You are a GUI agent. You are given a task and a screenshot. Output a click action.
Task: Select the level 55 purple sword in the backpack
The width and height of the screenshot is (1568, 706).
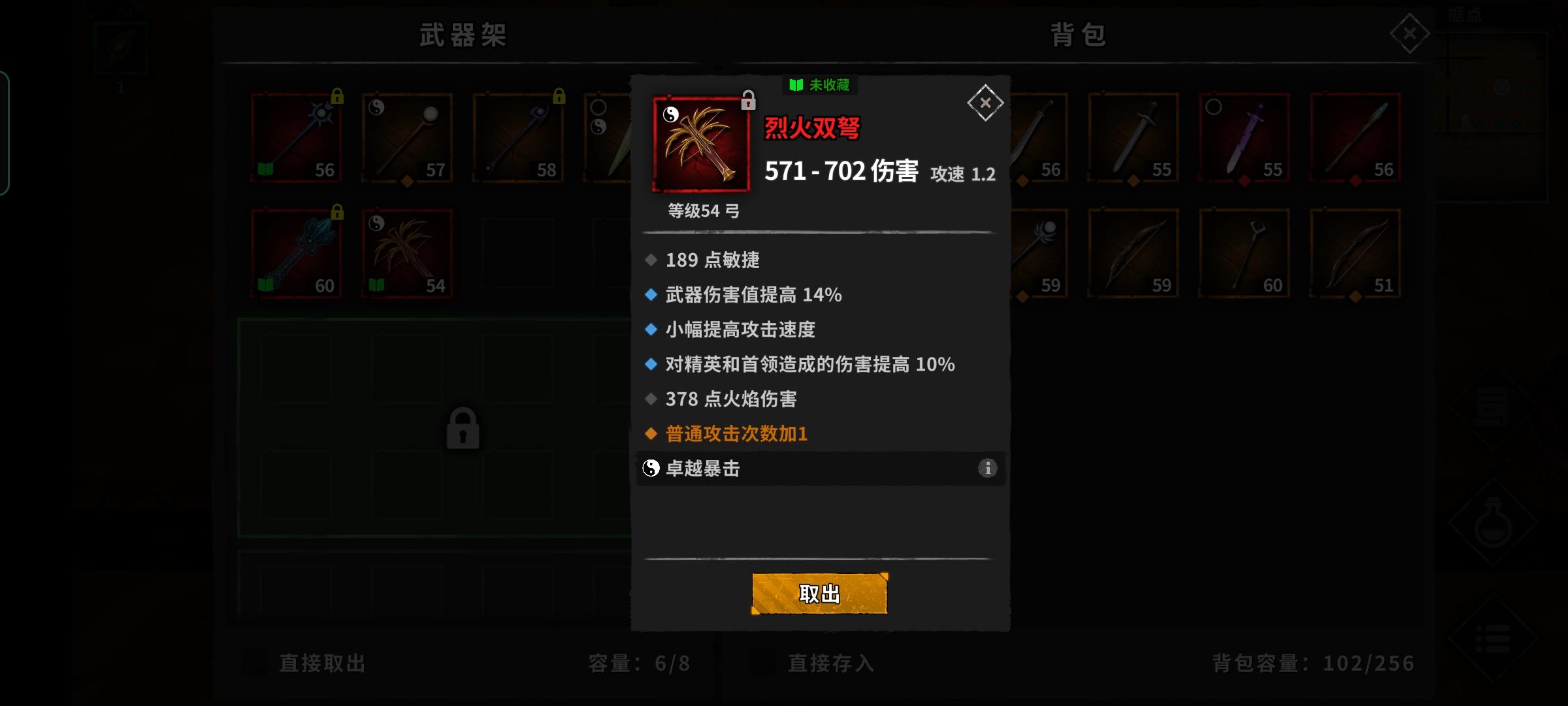point(1243,139)
